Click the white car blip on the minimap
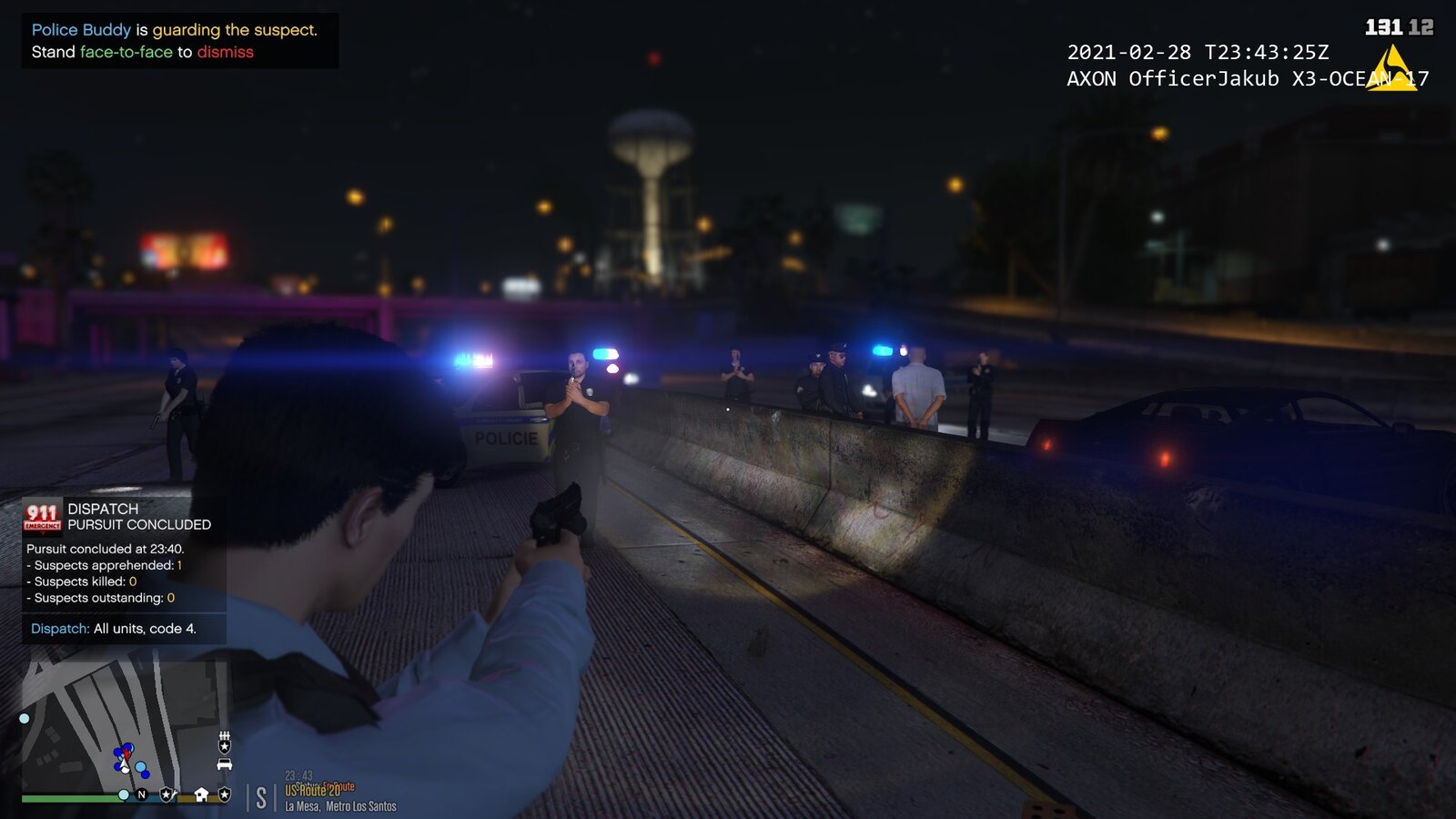This screenshot has width=1456, height=819. click(x=225, y=764)
